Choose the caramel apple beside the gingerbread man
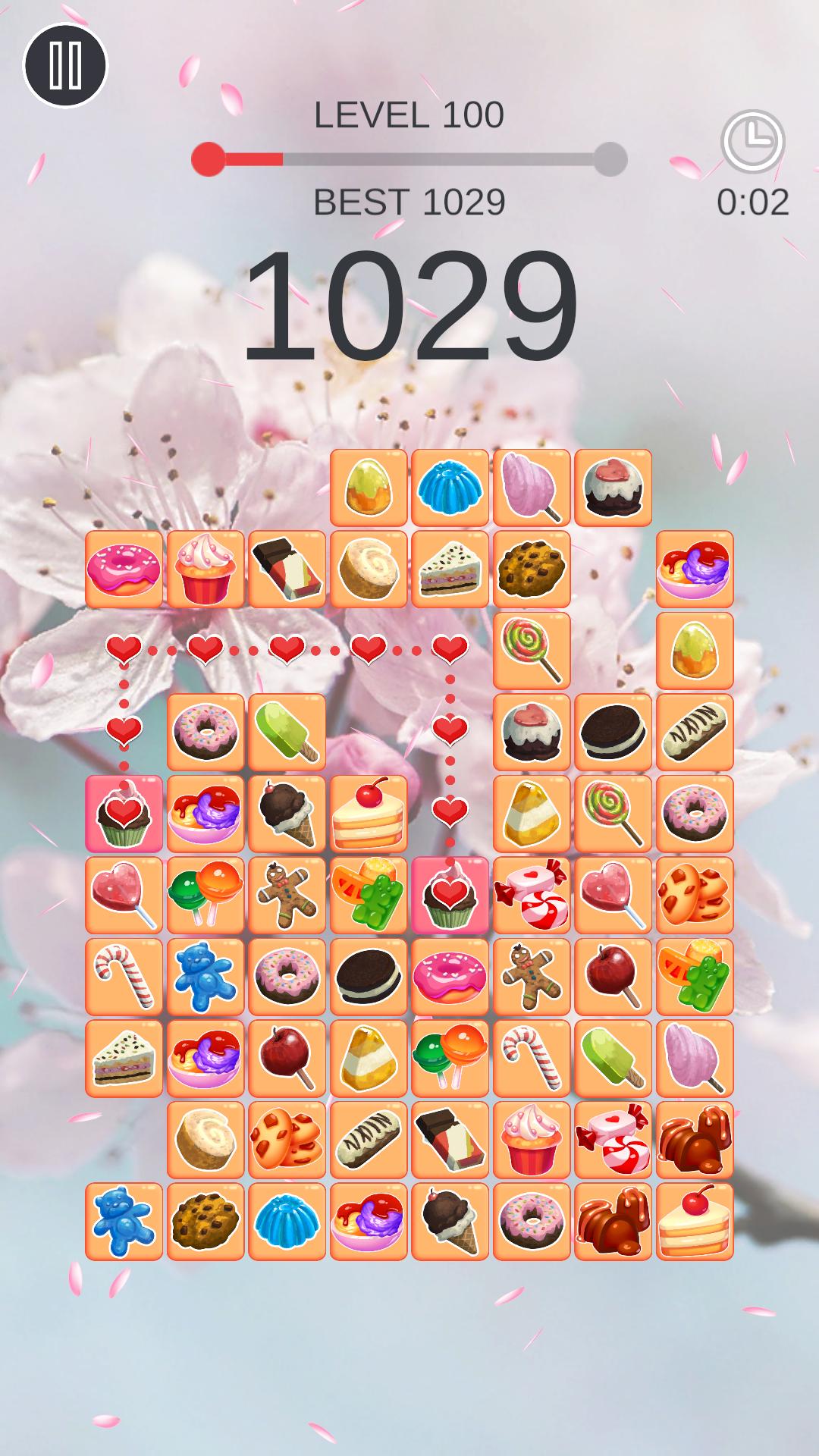 [x=613, y=977]
